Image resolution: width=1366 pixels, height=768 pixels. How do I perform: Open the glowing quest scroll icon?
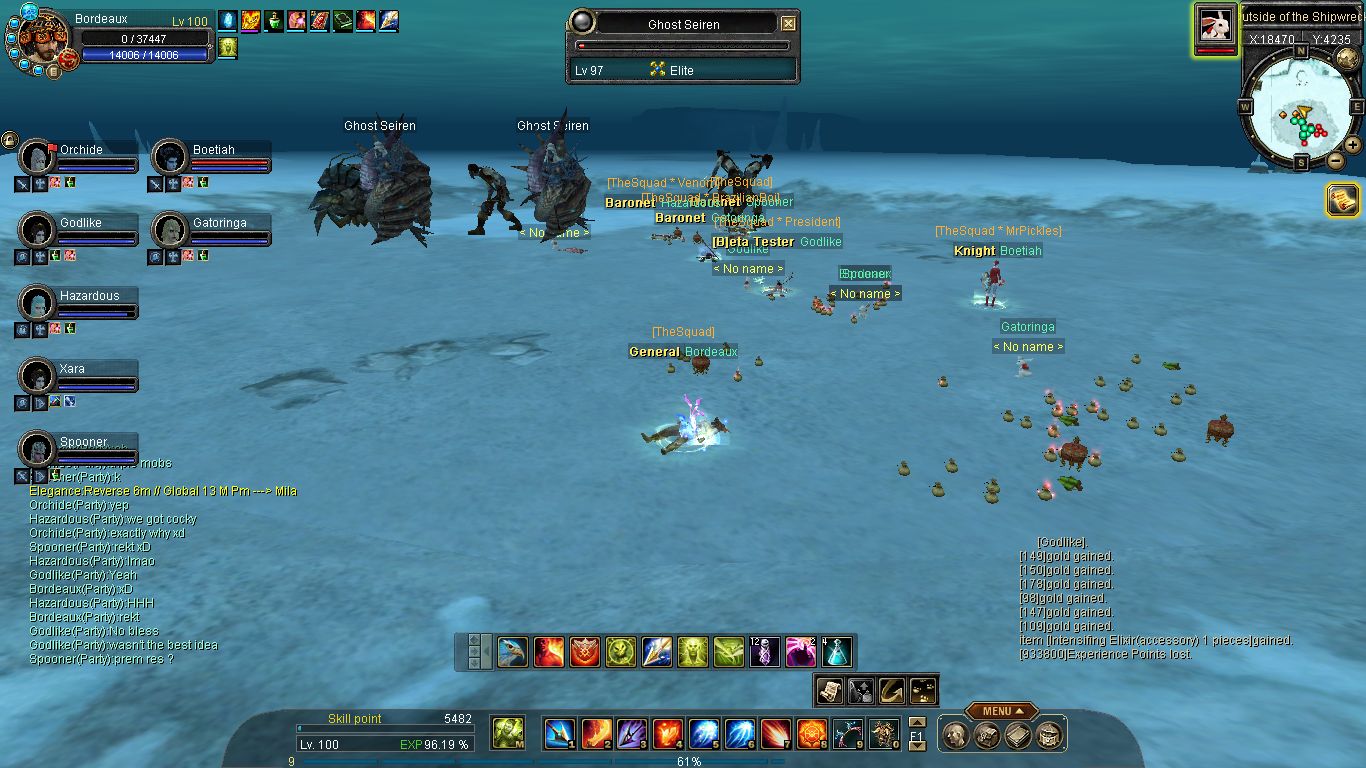1342,200
